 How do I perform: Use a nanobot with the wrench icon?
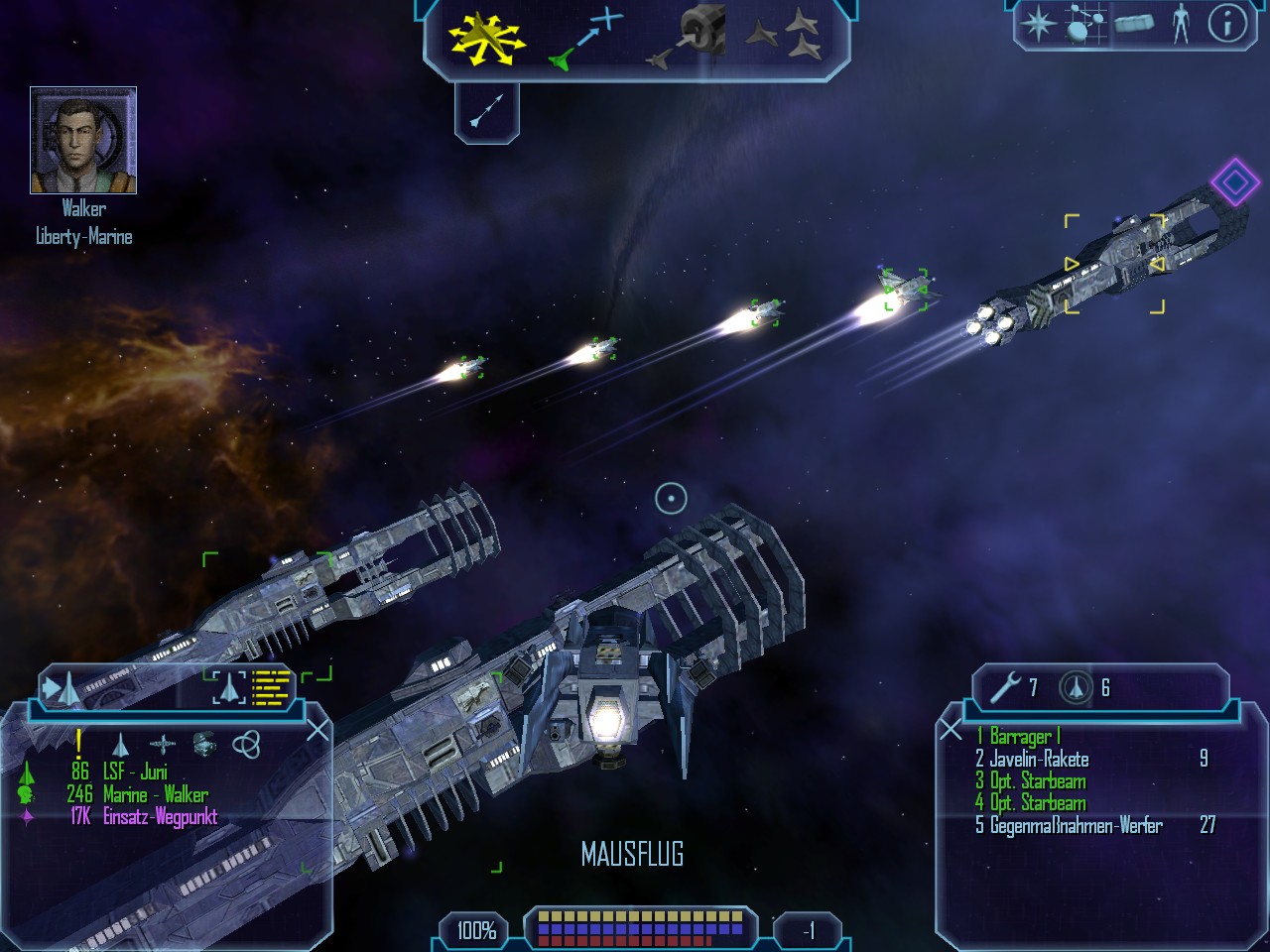pos(1005,686)
